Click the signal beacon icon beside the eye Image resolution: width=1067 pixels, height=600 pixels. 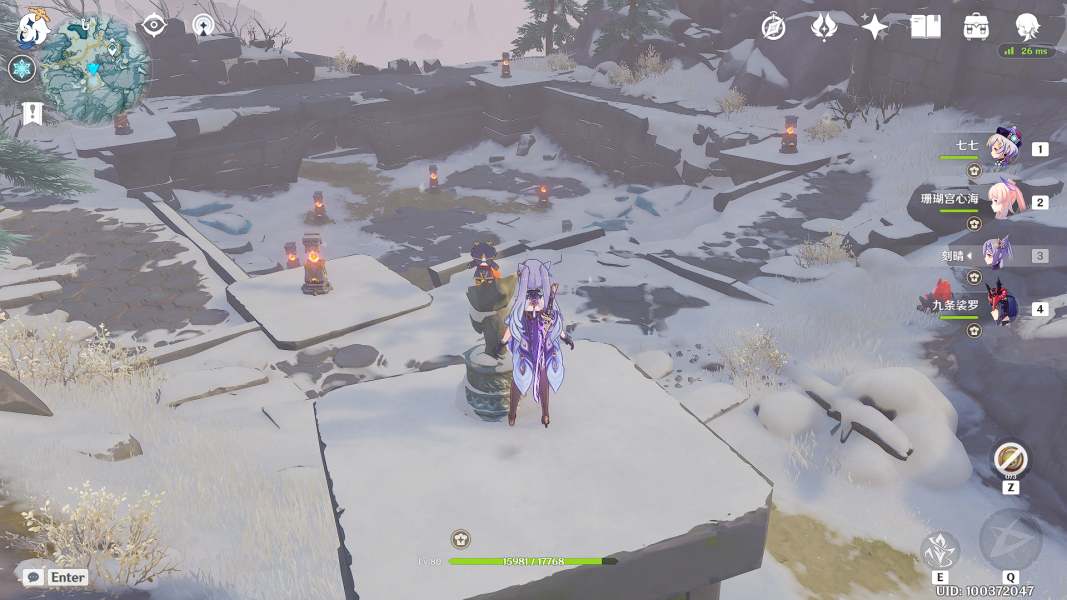(203, 25)
